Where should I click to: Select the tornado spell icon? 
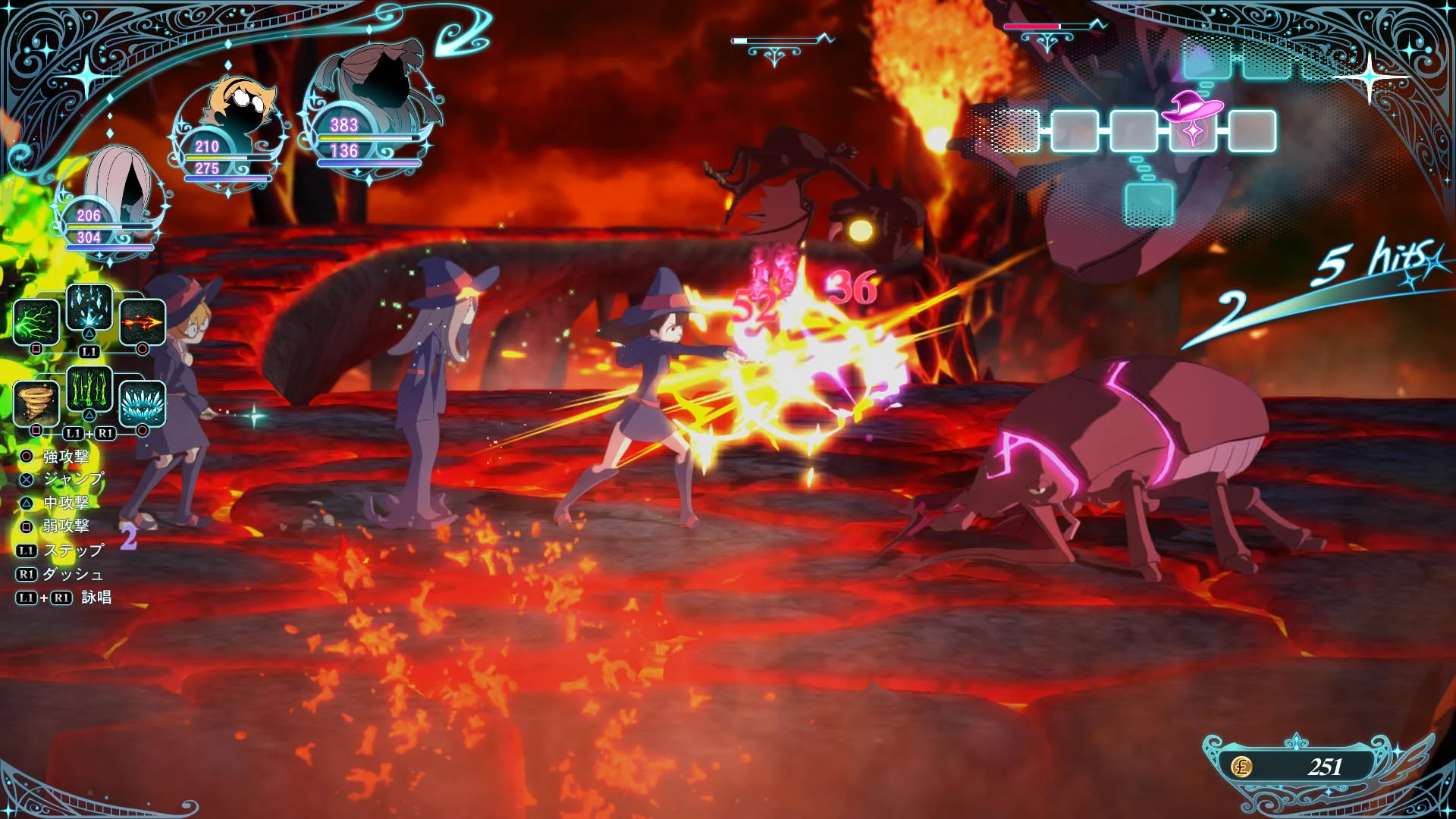tap(36, 404)
